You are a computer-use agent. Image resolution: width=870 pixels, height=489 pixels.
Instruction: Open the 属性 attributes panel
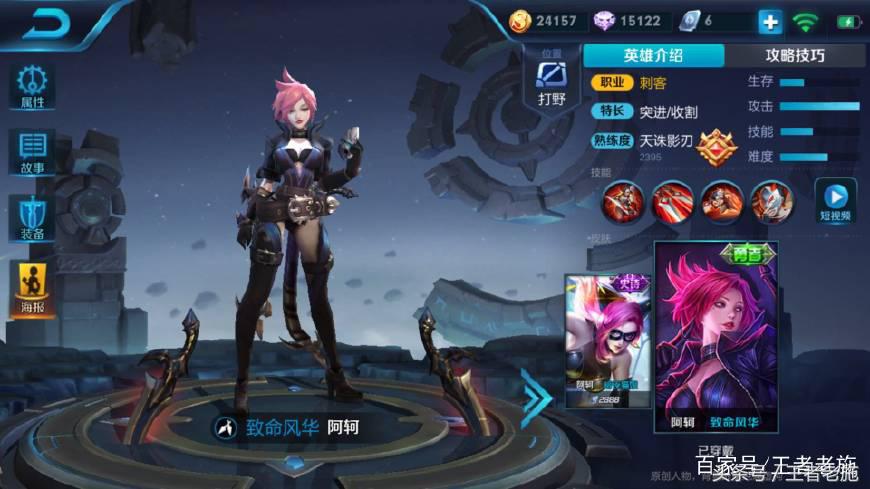[32, 87]
